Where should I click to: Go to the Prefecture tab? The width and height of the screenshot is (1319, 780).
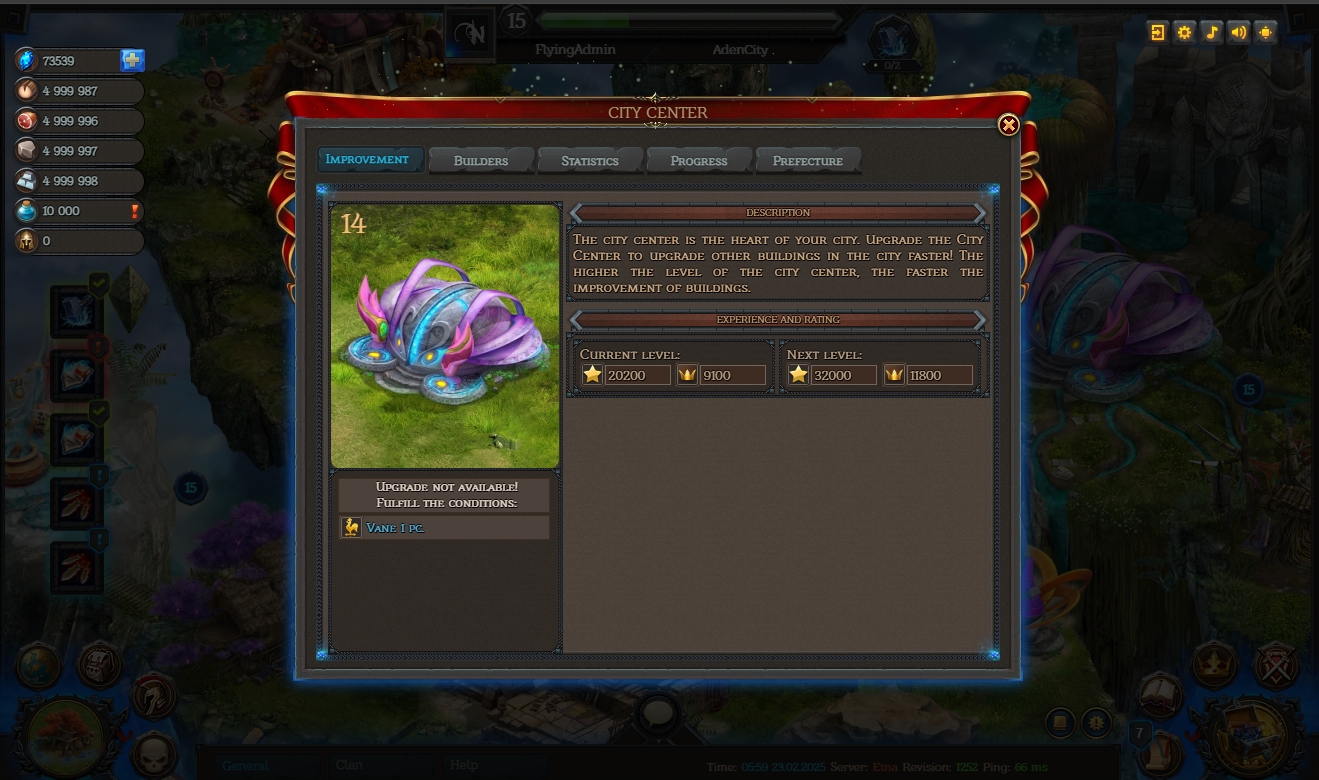(x=807, y=161)
